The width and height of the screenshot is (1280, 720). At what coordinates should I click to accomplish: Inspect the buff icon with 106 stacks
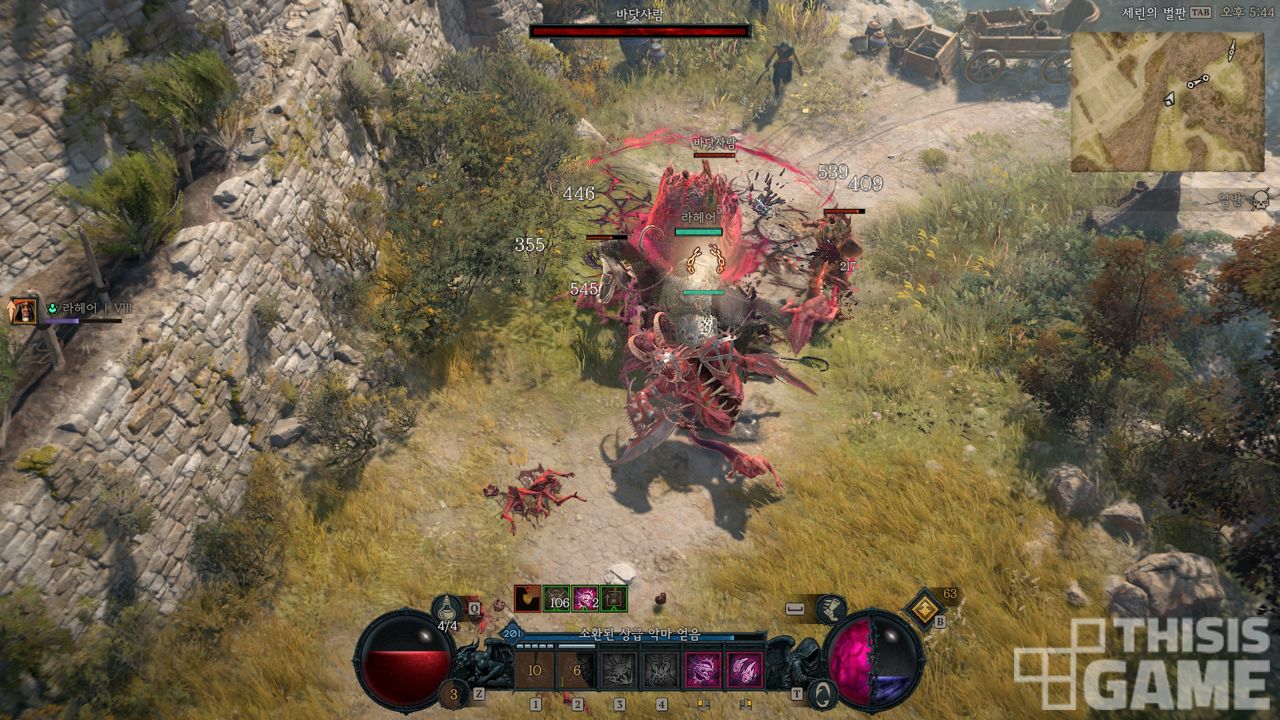(557, 598)
